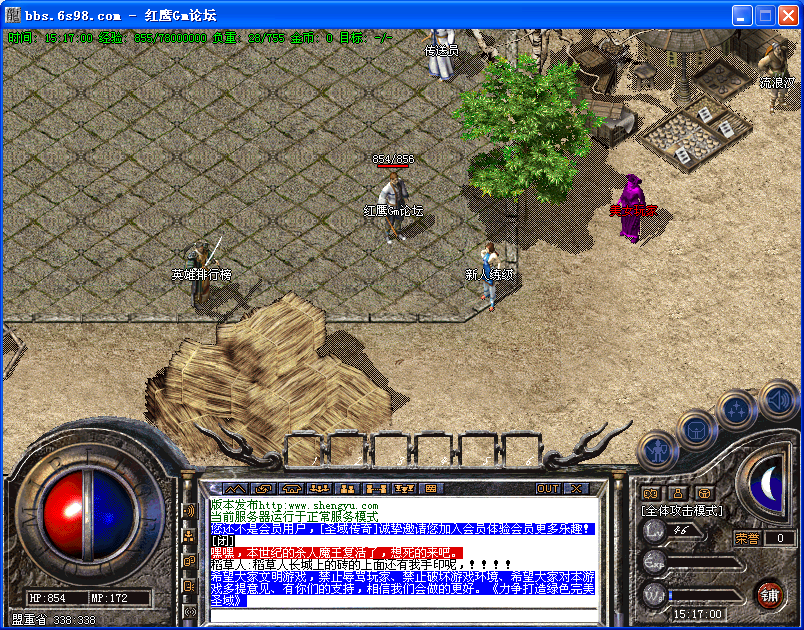Minimize the game window
Viewport: 804px width, 630px height.
741,15
